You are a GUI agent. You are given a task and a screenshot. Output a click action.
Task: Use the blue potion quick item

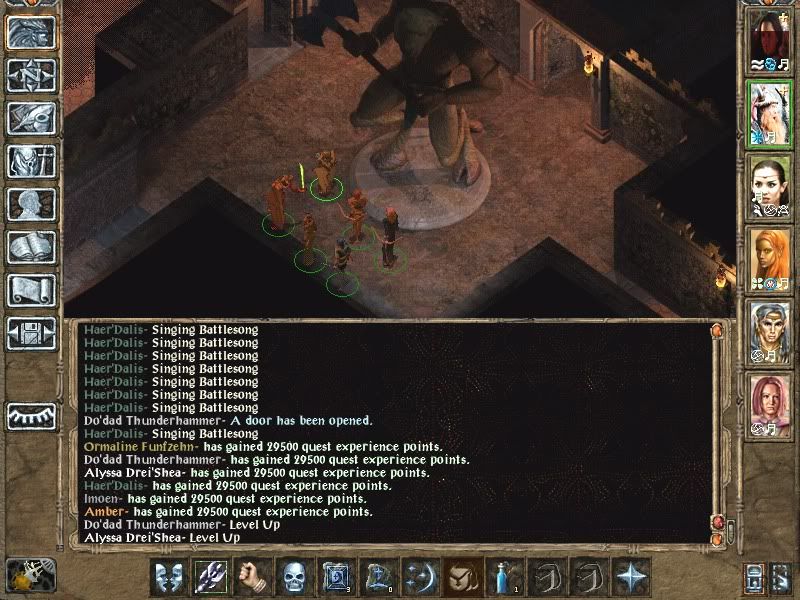pos(499,578)
